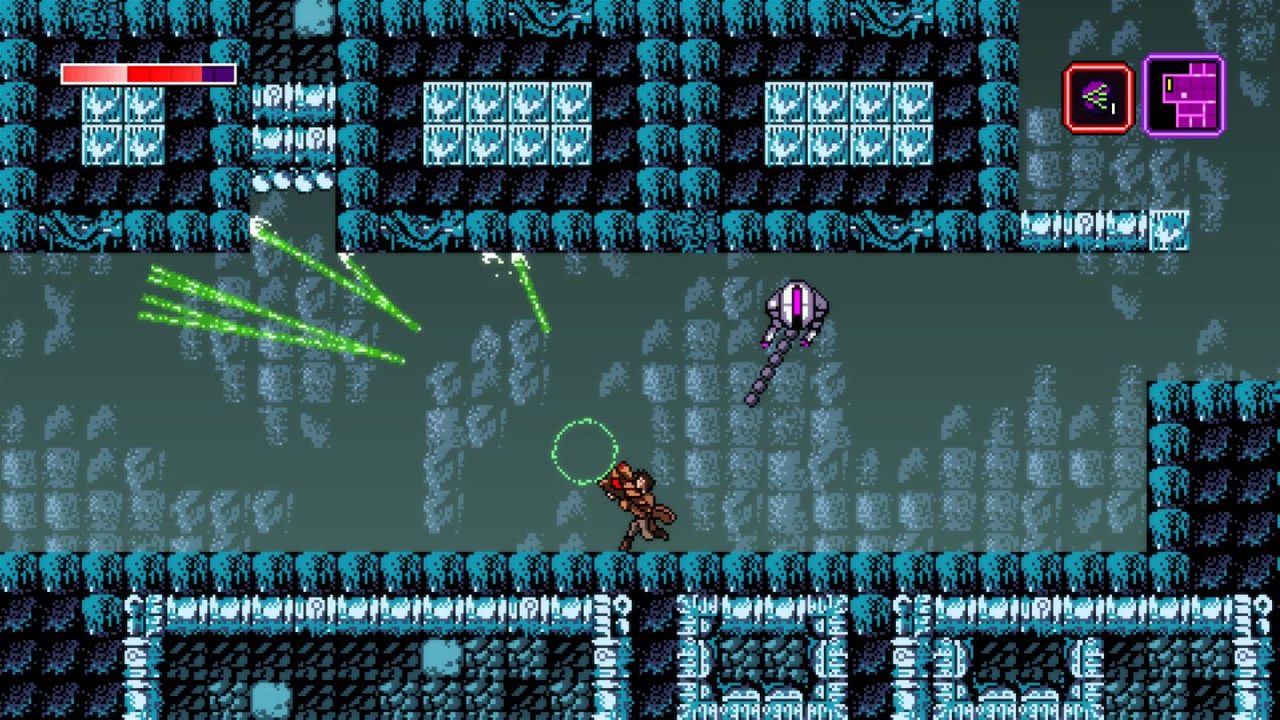
Task: Click the purple segment of the health bar
Action: [218, 73]
